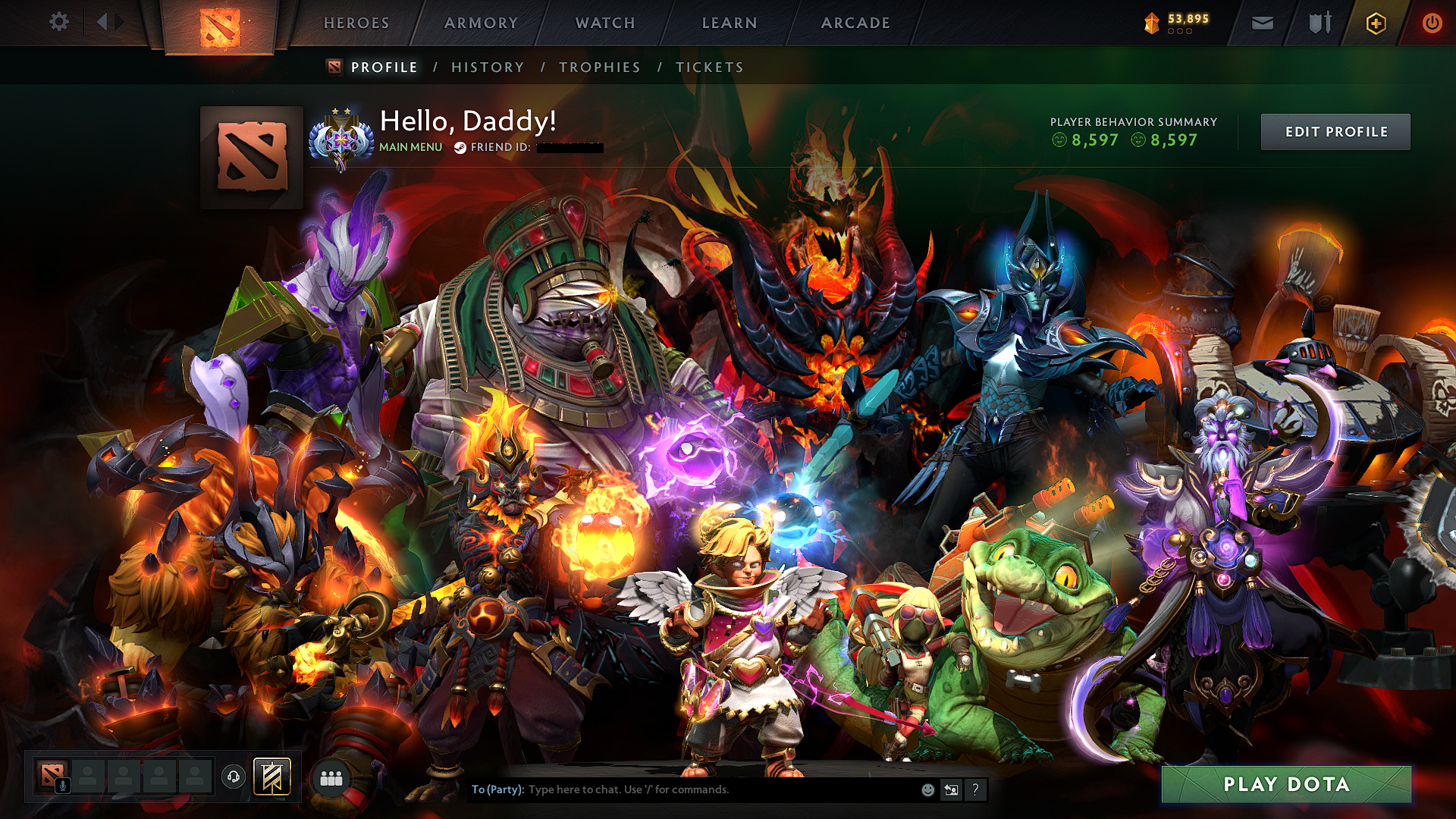The width and height of the screenshot is (1456, 819).
Task: Open the mail/notifications envelope icon
Action: (1262, 23)
